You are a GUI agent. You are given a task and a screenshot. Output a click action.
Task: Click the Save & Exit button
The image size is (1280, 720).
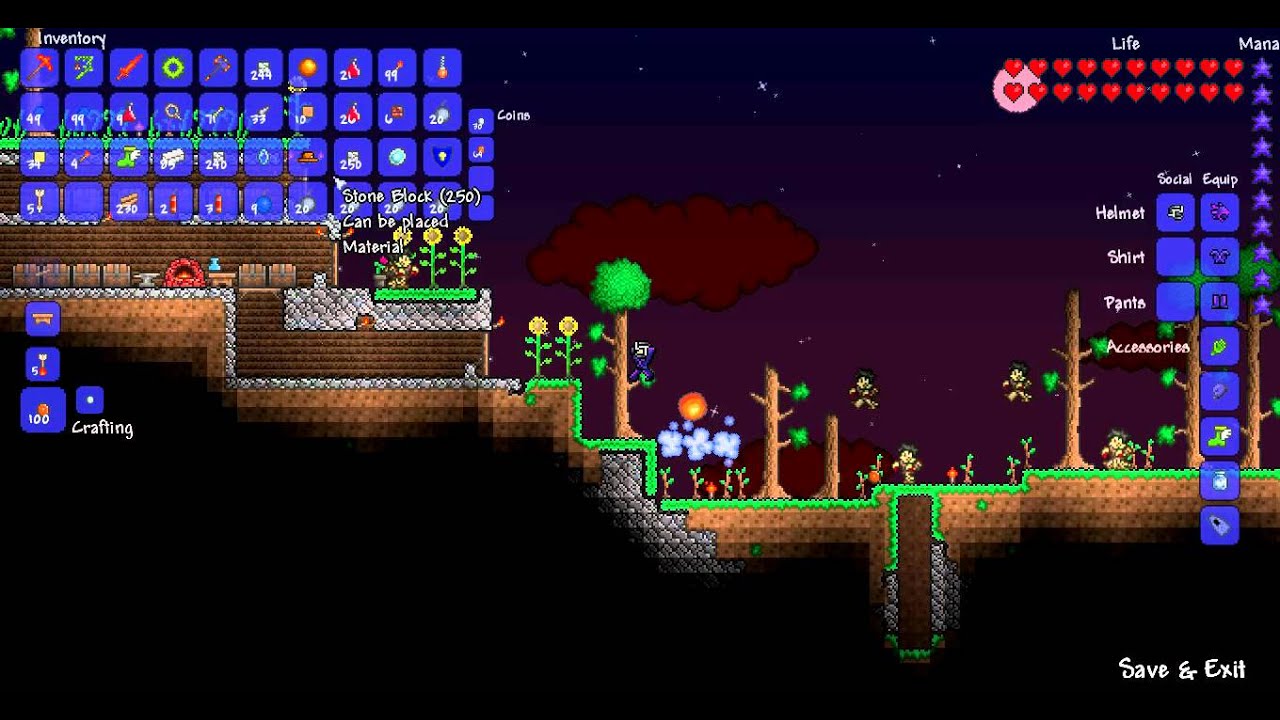click(x=1181, y=669)
